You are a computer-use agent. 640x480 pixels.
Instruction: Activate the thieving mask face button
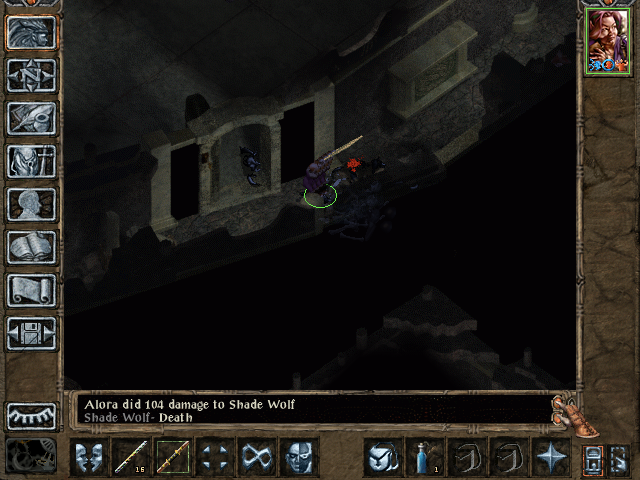click(x=299, y=457)
